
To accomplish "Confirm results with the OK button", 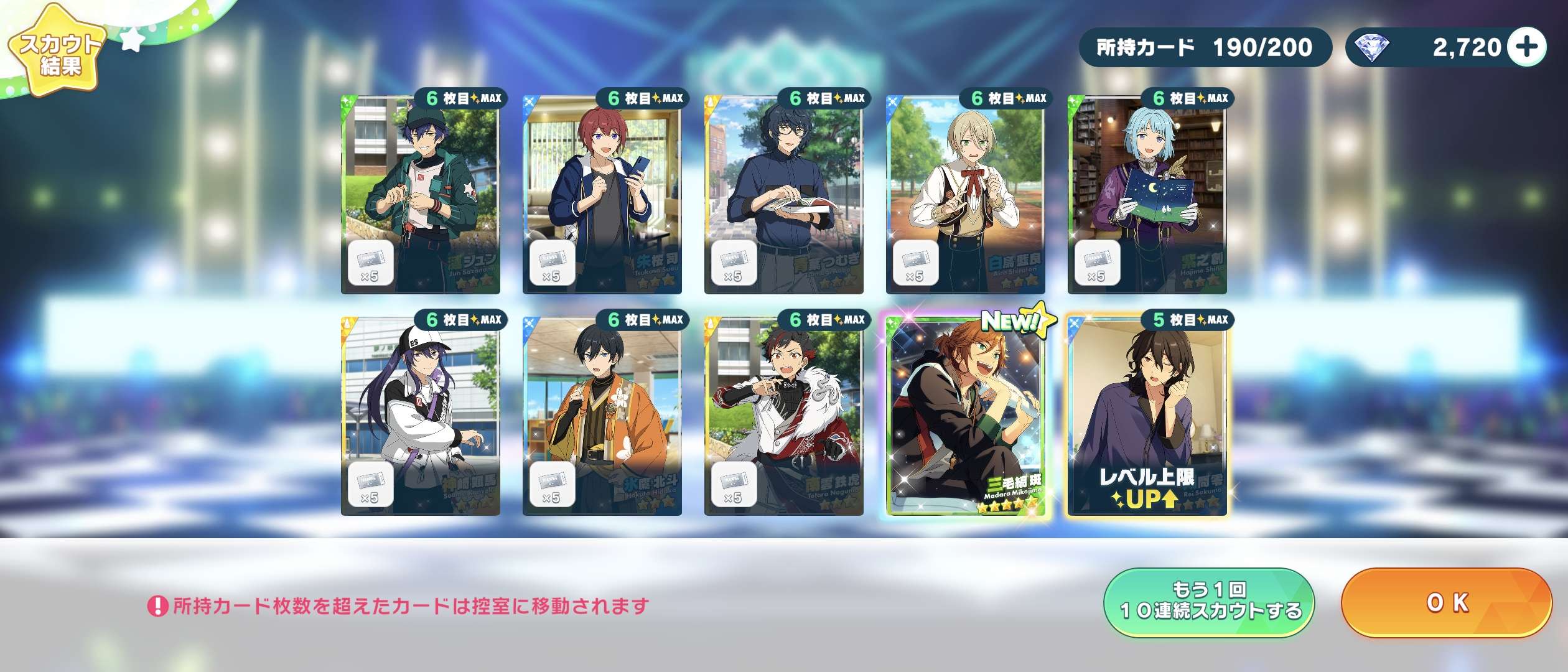I will coord(1446,602).
